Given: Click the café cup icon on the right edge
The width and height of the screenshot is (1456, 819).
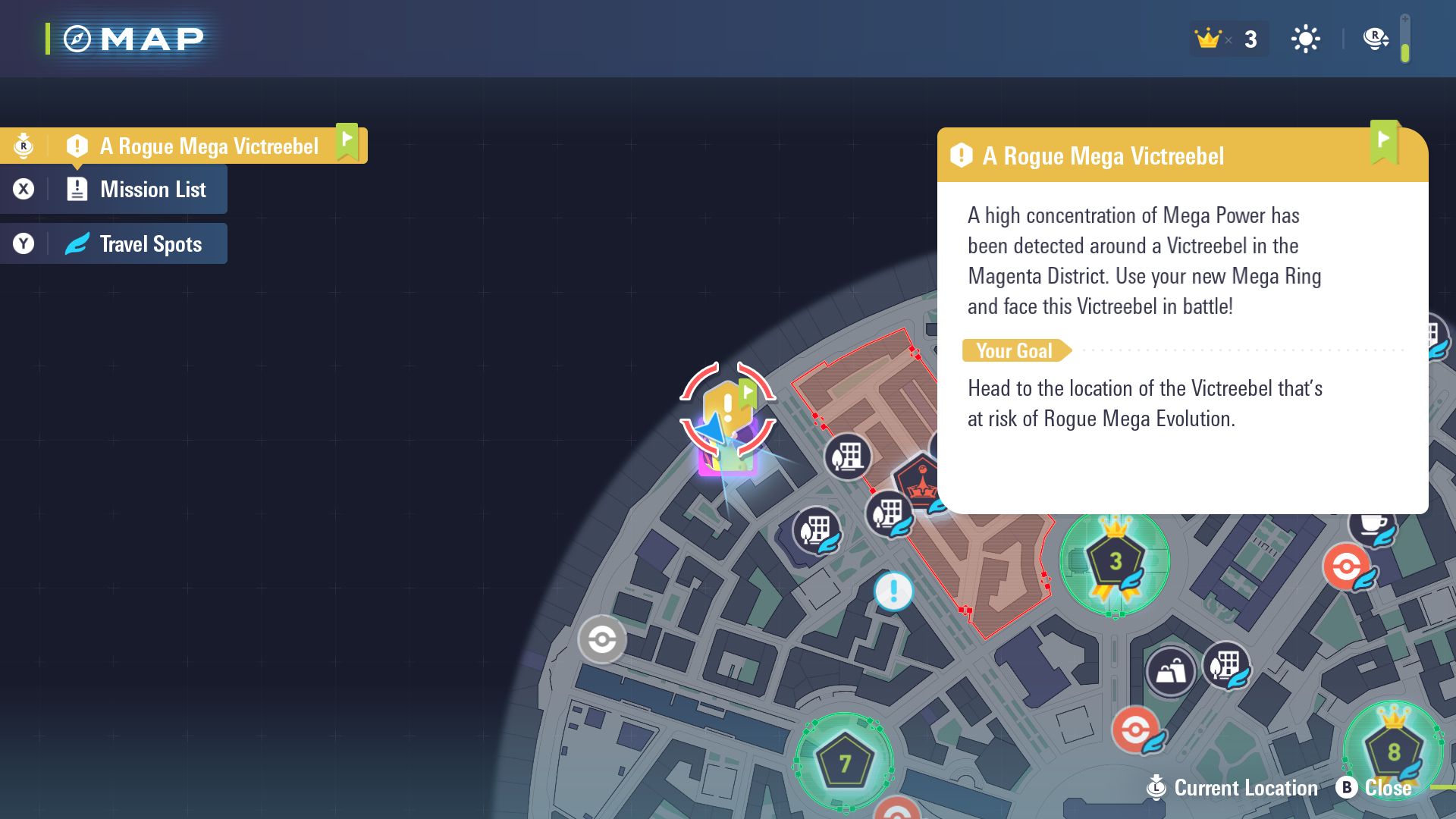Looking at the screenshot, I should (1374, 526).
